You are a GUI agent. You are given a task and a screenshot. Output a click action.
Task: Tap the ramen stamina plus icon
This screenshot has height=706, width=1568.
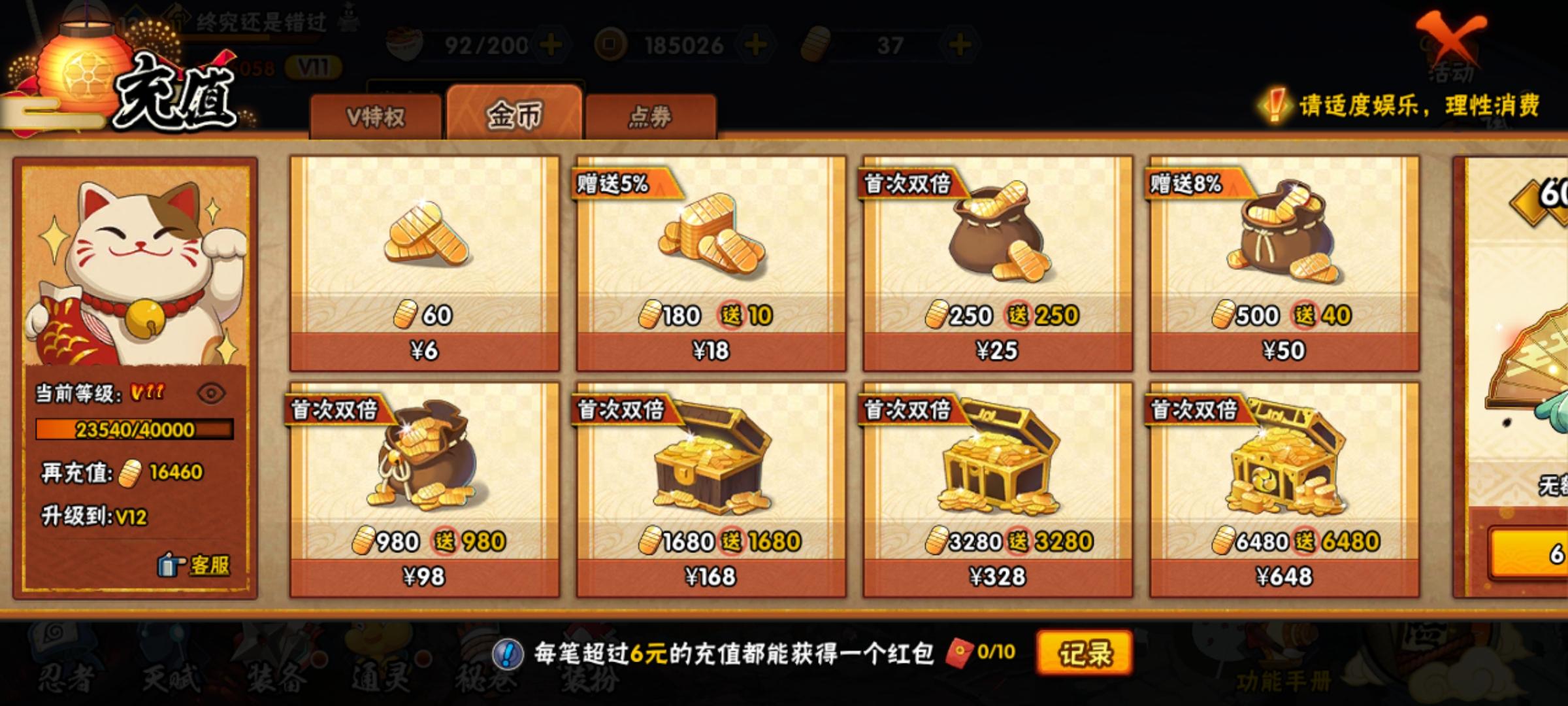[551, 44]
